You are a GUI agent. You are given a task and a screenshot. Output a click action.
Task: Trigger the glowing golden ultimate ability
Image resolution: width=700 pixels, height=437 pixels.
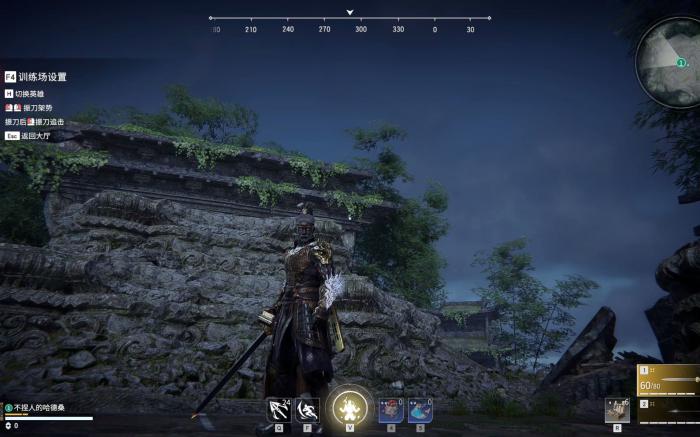click(x=350, y=406)
